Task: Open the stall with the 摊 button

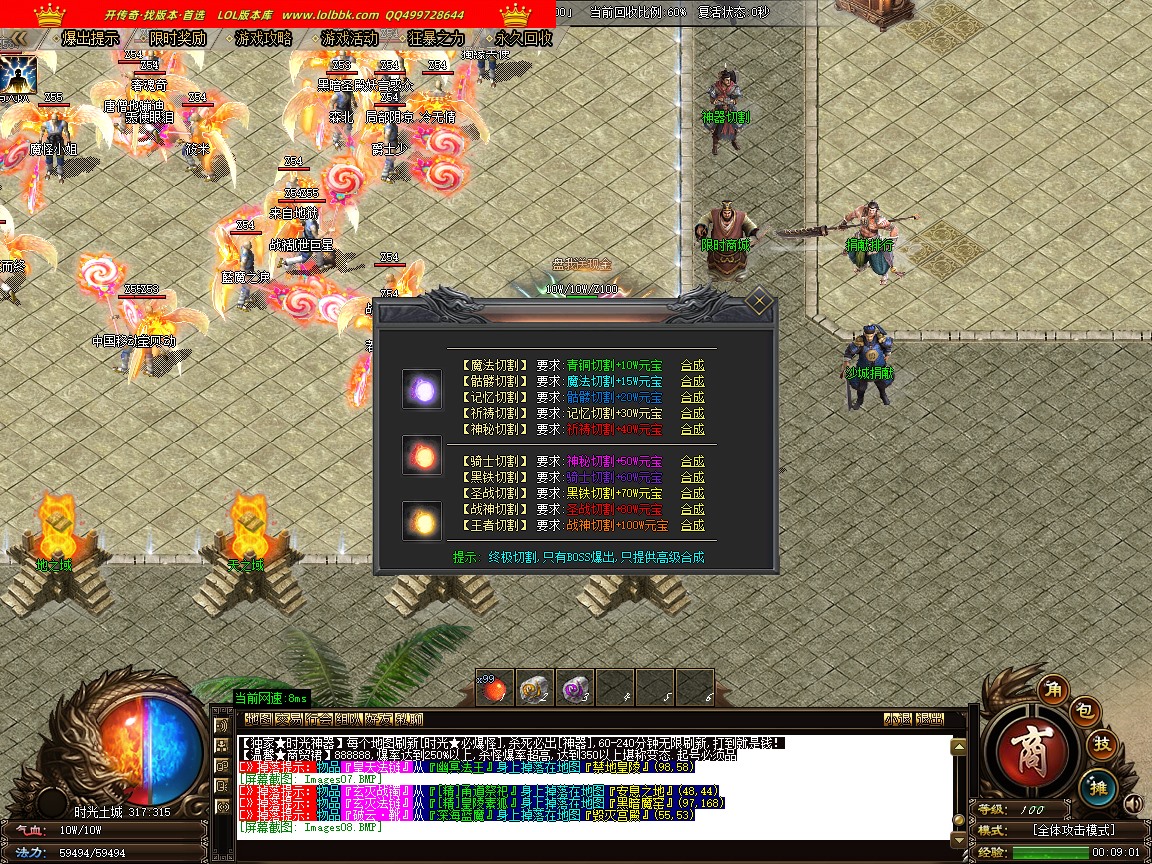Action: [1096, 787]
